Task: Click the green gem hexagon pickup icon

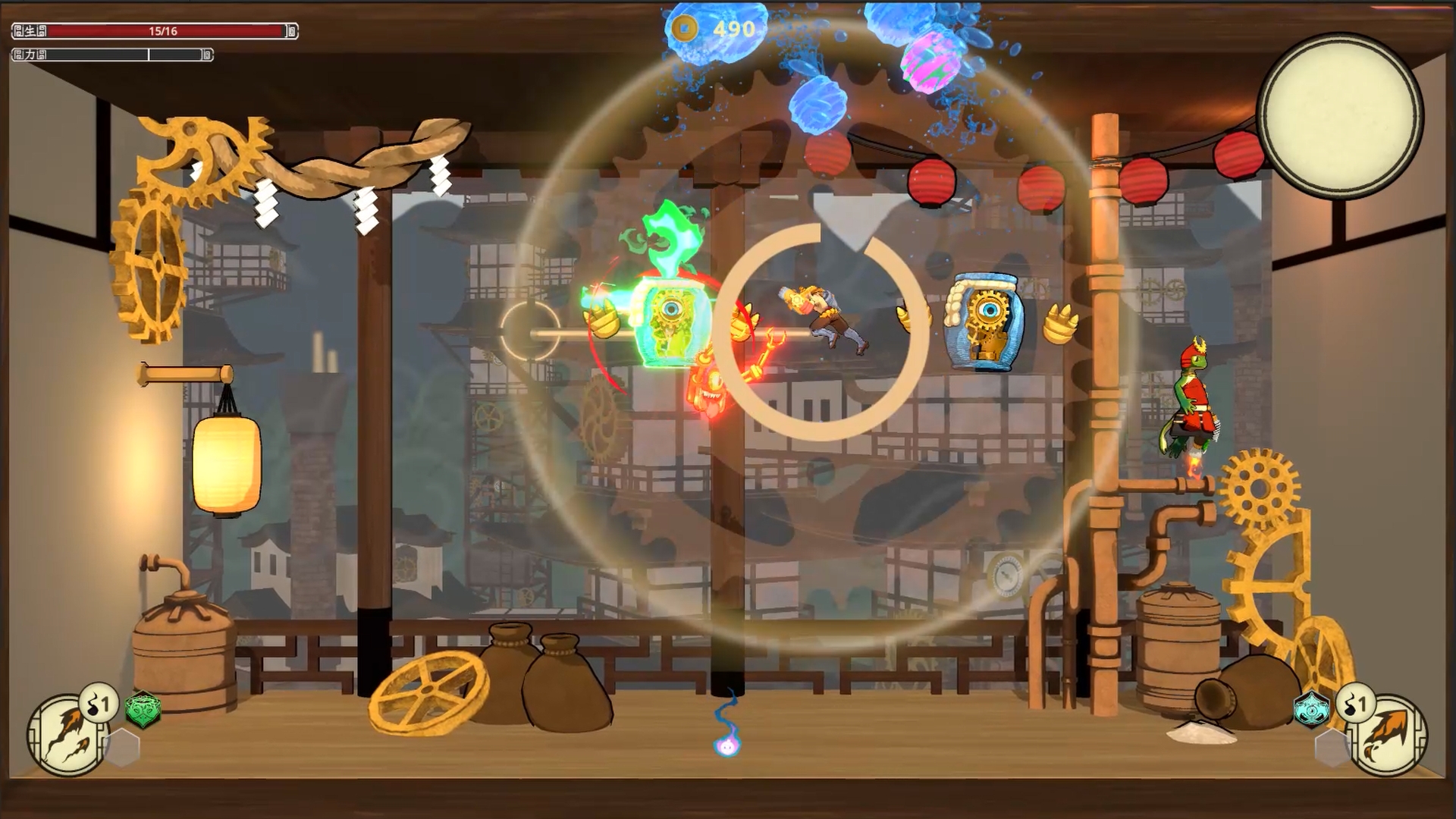Action: coord(143,711)
